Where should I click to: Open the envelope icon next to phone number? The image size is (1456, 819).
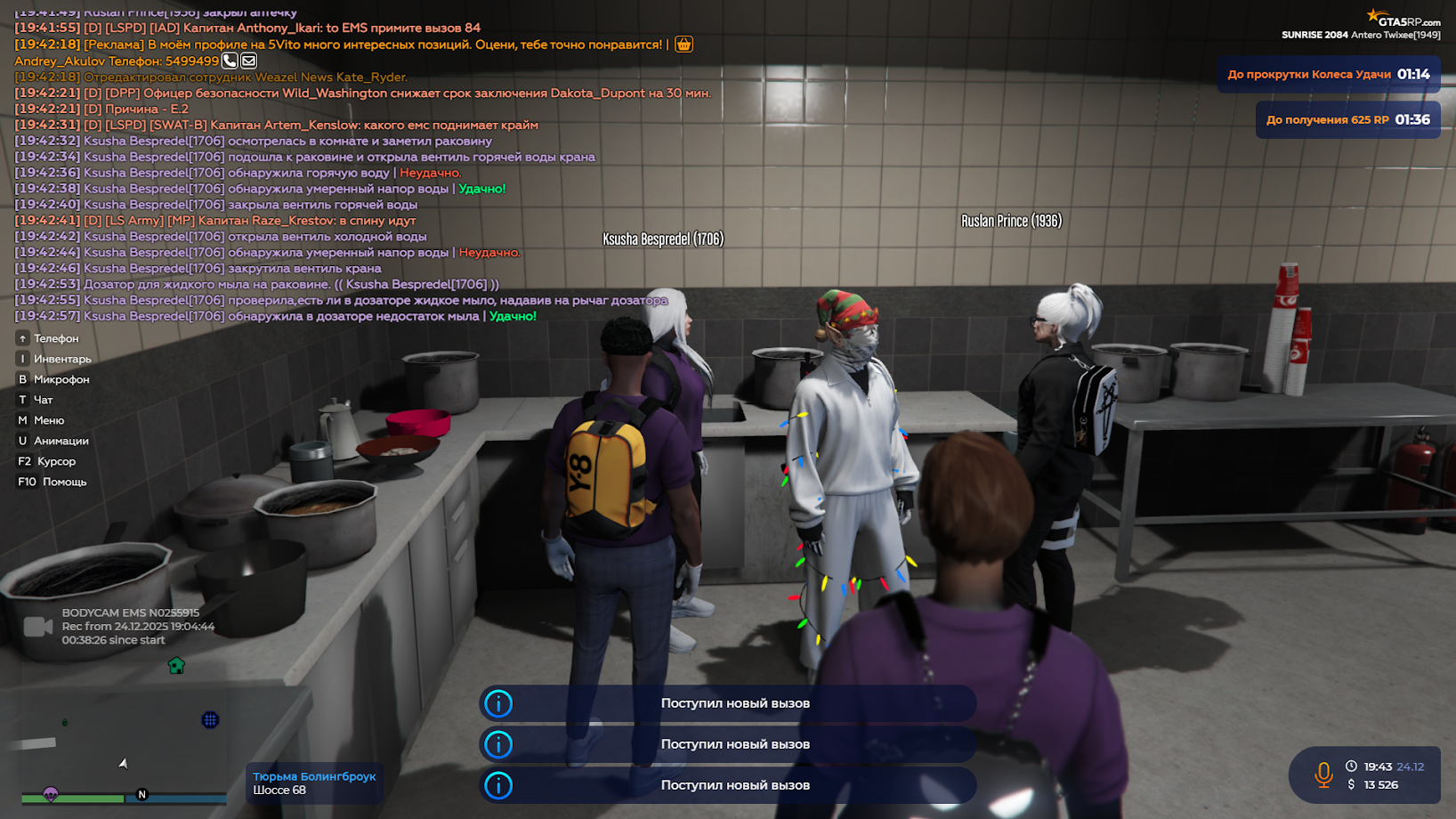pyautogui.click(x=249, y=61)
